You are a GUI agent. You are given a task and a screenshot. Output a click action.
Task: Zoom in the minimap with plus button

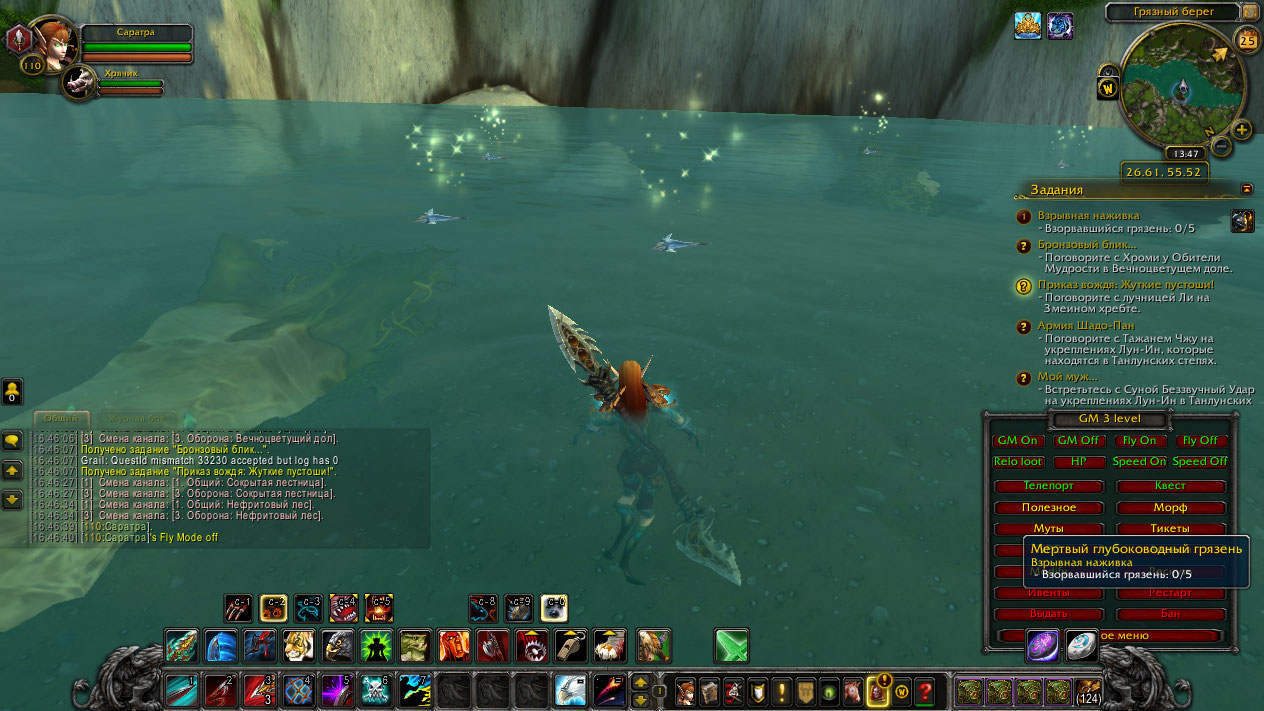1242,129
